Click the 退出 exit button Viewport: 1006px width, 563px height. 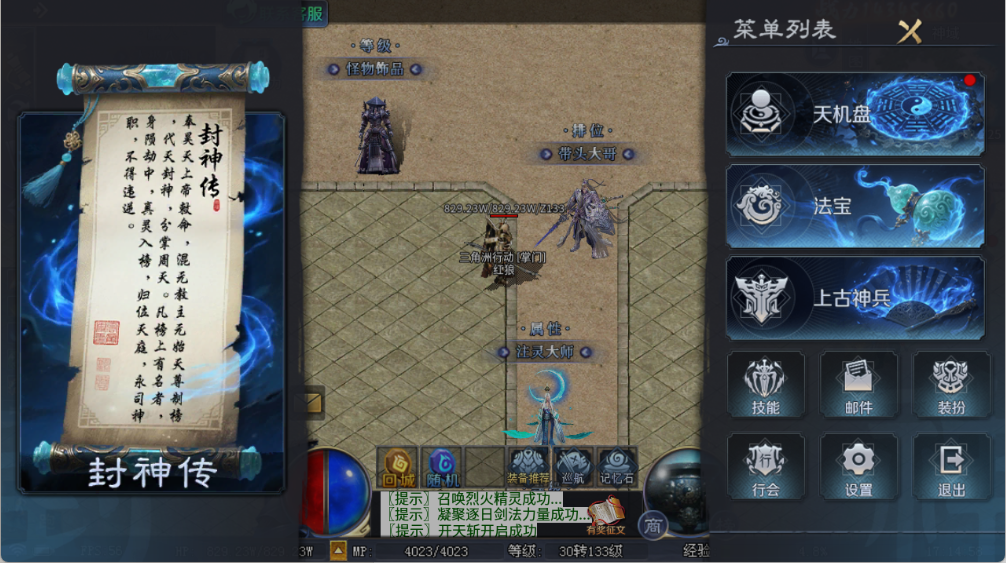point(950,466)
